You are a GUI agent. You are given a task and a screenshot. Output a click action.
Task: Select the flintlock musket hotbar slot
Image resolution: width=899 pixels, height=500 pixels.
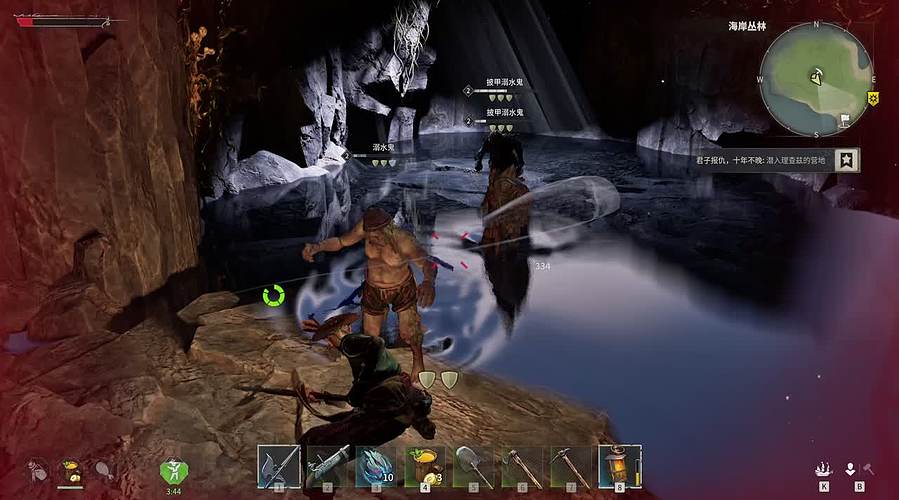click(x=328, y=466)
